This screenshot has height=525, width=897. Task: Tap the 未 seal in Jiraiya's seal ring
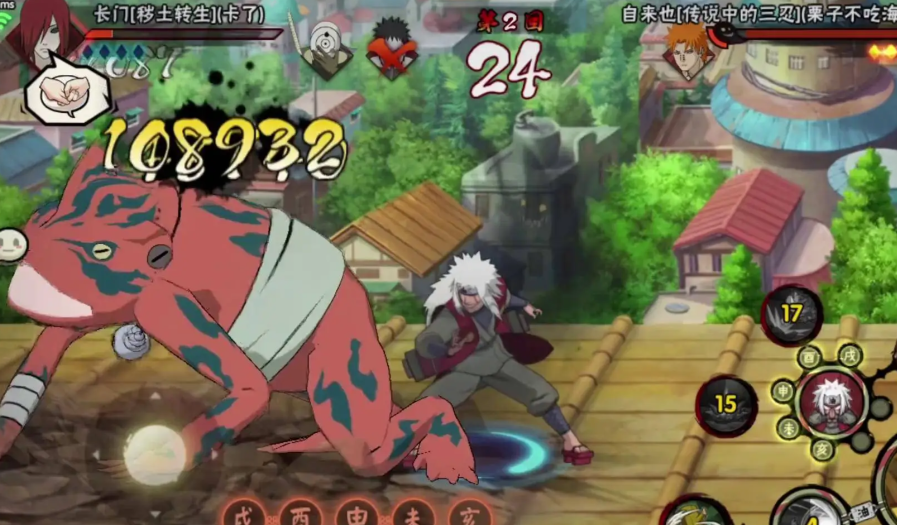[x=789, y=428]
